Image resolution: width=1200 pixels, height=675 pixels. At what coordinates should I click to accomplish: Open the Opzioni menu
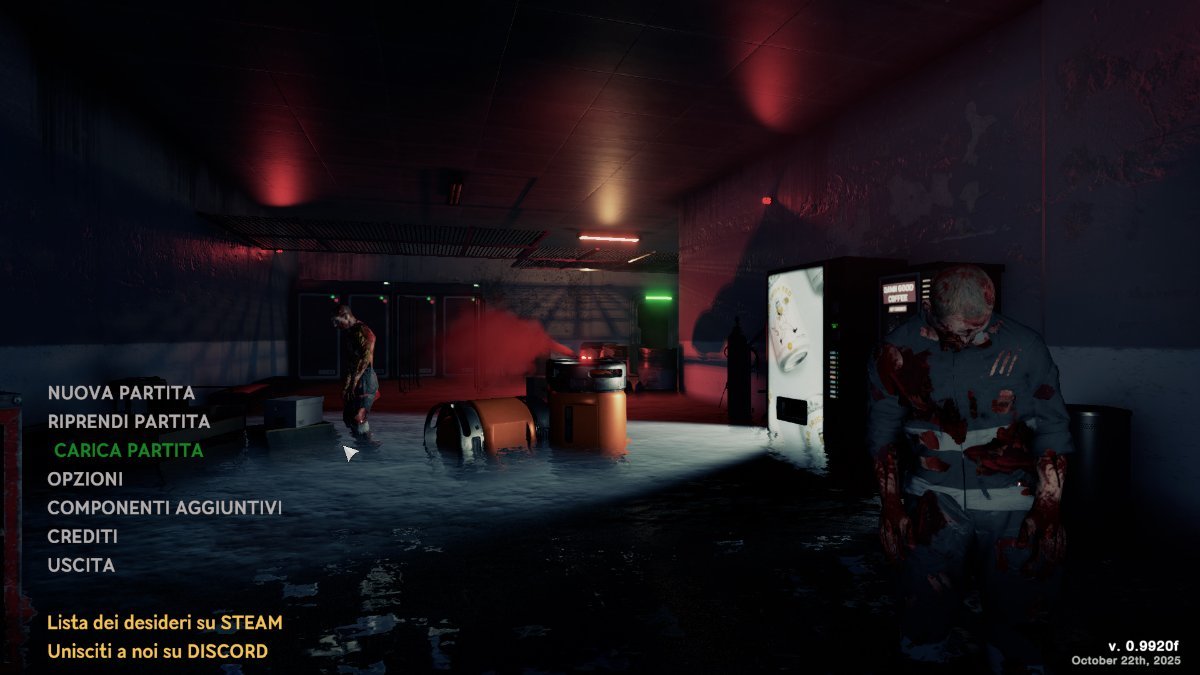(85, 479)
